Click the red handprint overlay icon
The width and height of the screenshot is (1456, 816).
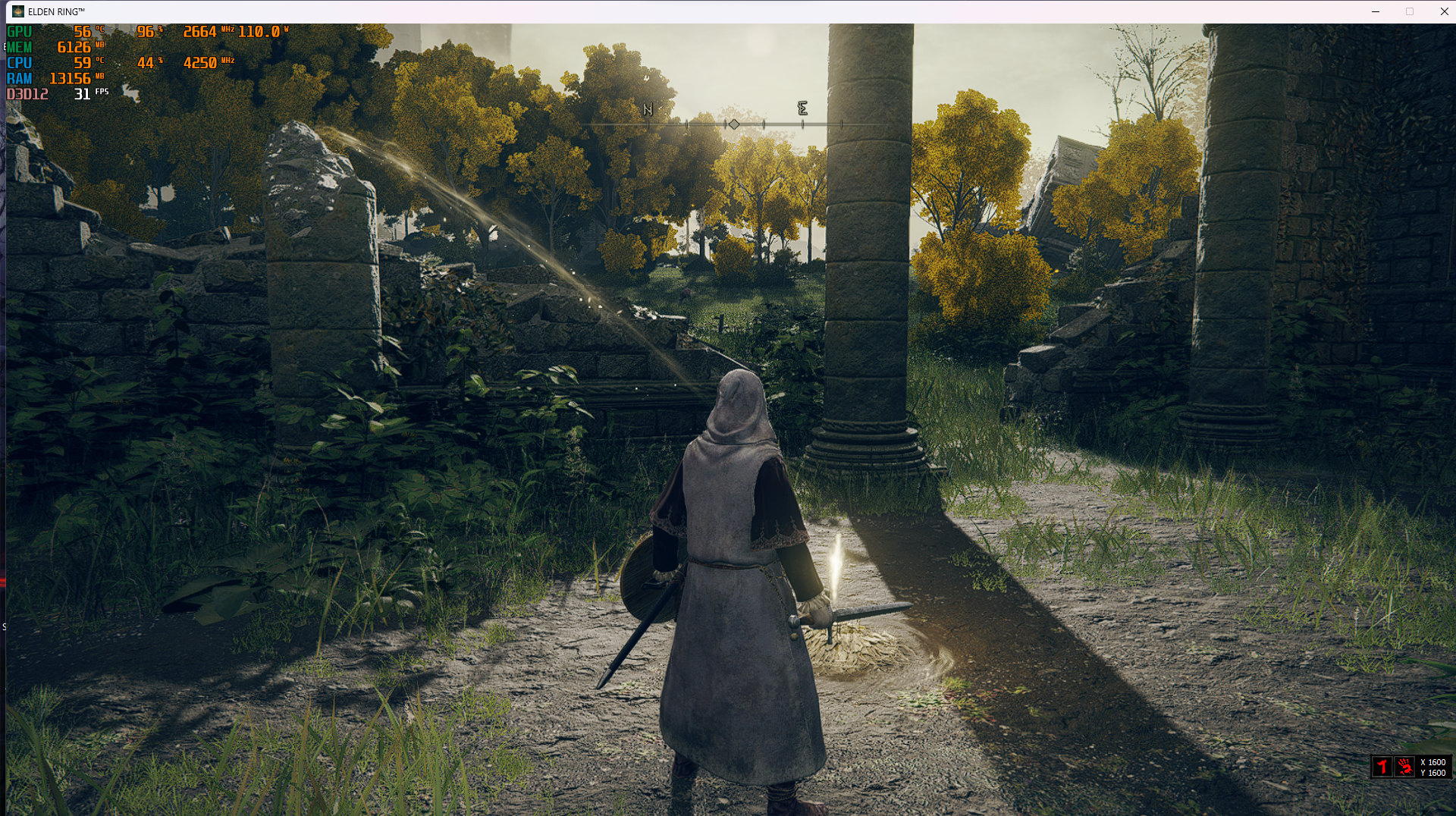(1404, 767)
